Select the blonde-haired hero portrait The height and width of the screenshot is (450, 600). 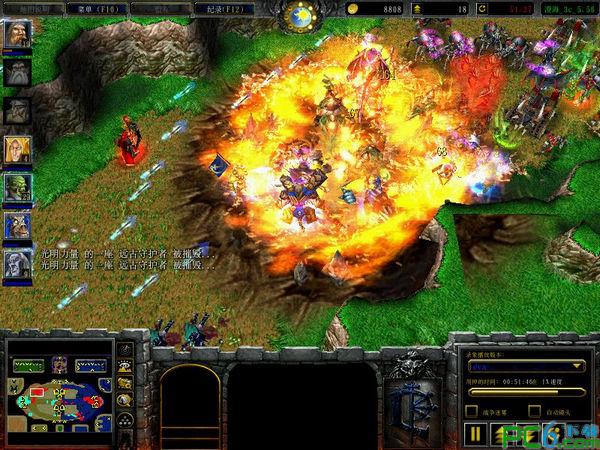tap(18, 149)
